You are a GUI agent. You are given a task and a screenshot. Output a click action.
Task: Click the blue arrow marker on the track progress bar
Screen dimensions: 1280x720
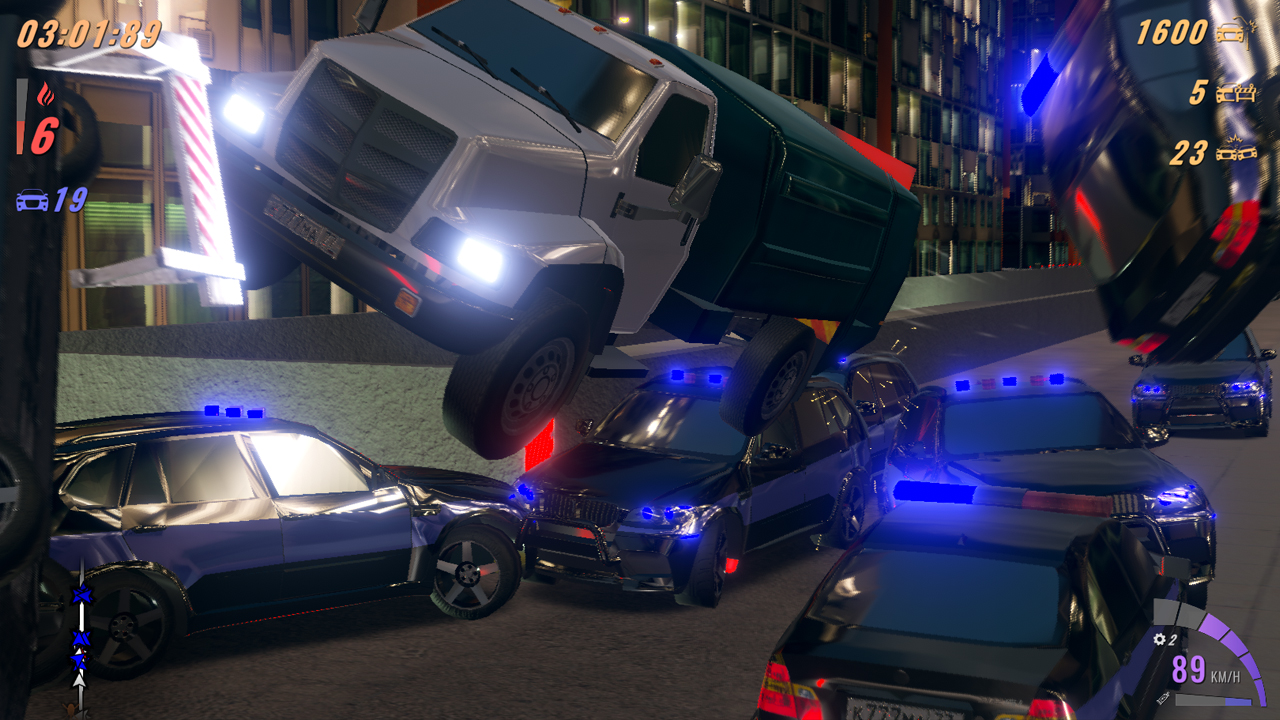[x=82, y=595]
